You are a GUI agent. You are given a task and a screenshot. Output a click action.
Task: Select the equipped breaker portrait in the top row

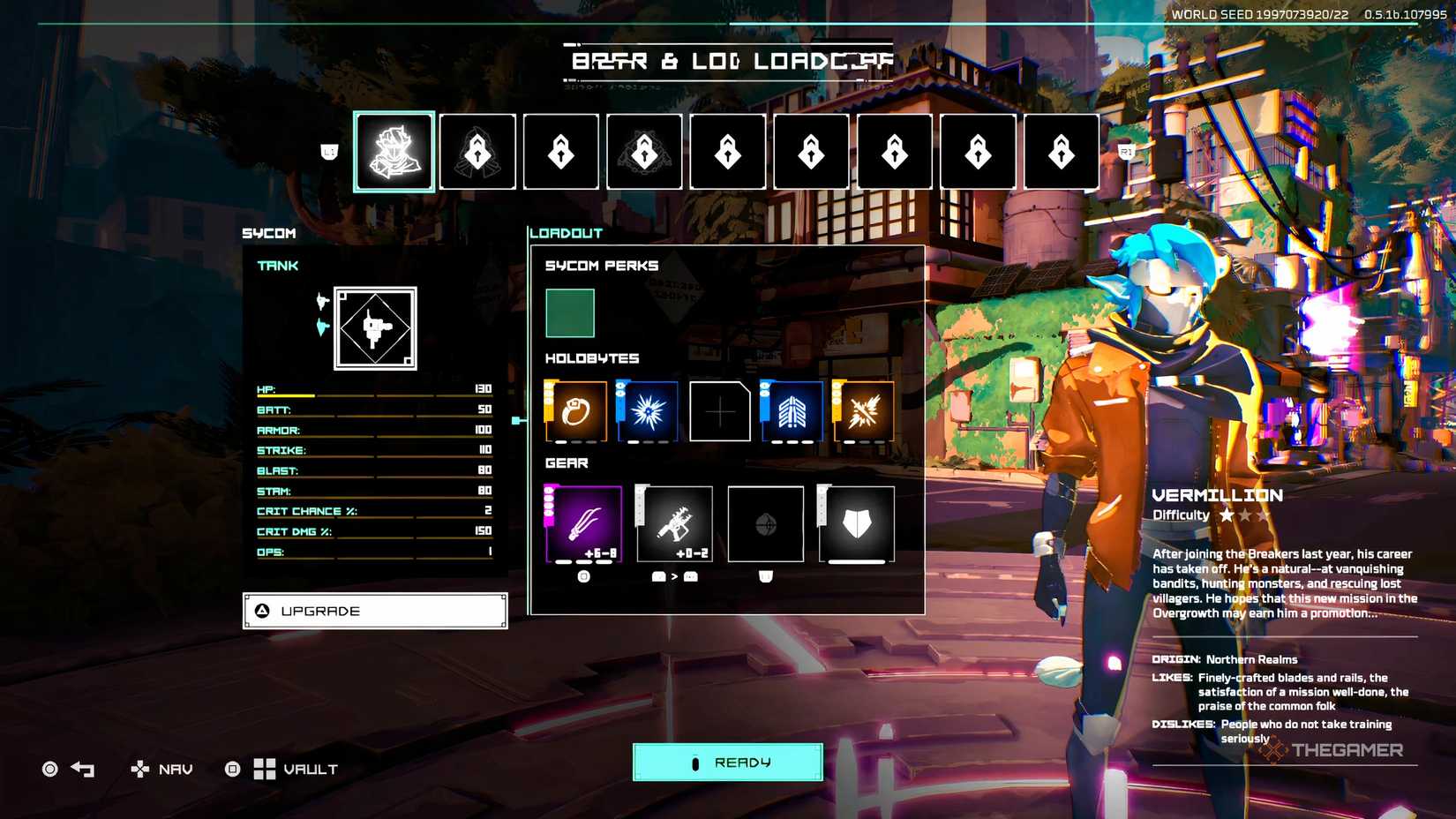pyautogui.click(x=393, y=151)
